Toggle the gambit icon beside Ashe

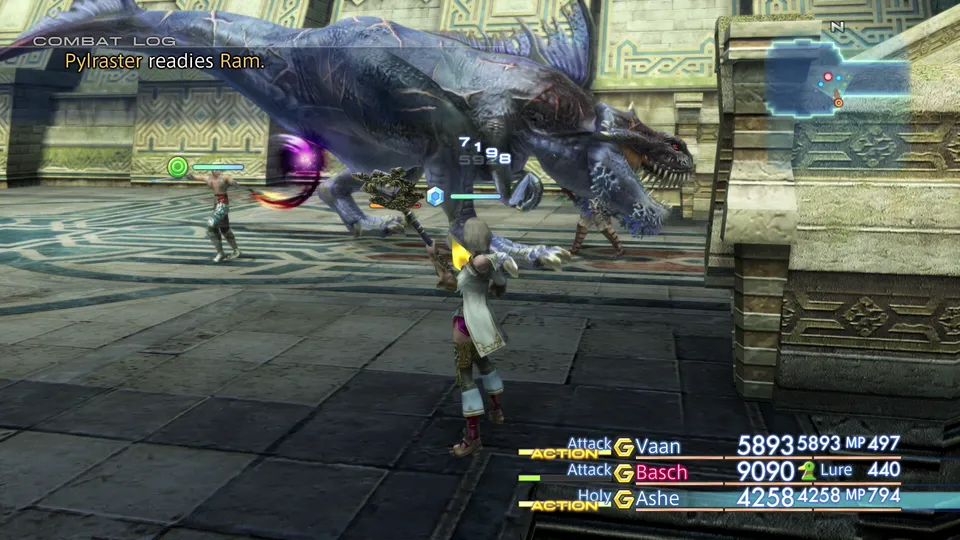tap(624, 498)
